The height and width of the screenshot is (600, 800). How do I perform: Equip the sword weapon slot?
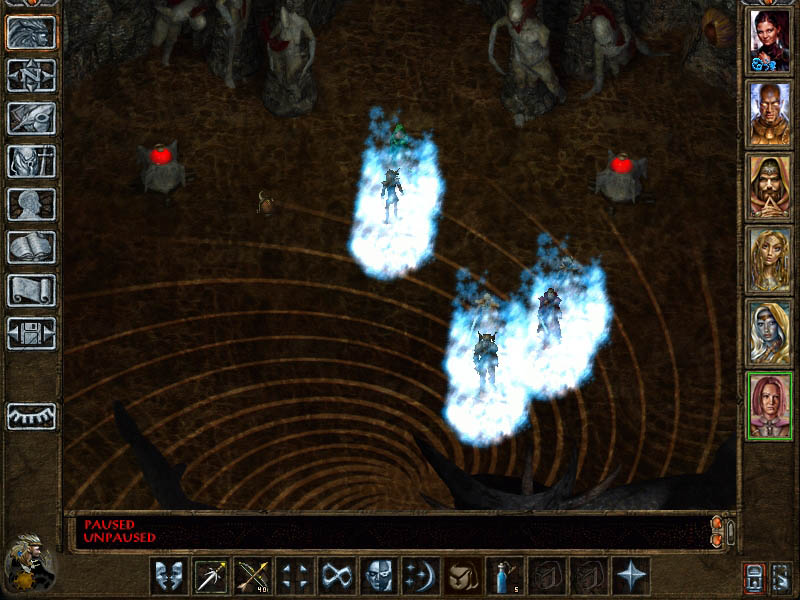(211, 577)
